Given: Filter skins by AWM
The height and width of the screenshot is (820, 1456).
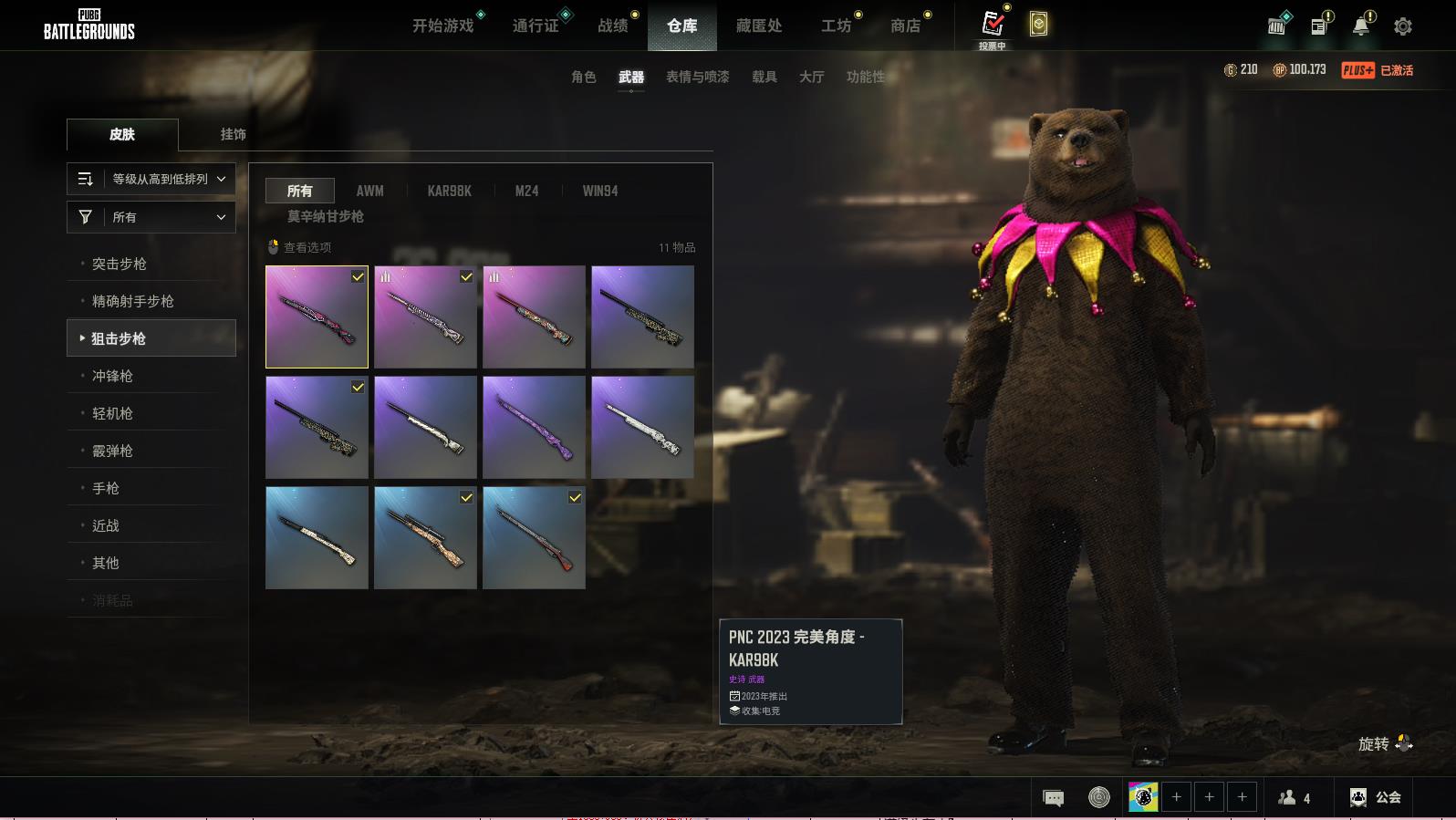Looking at the screenshot, I should pos(369,191).
